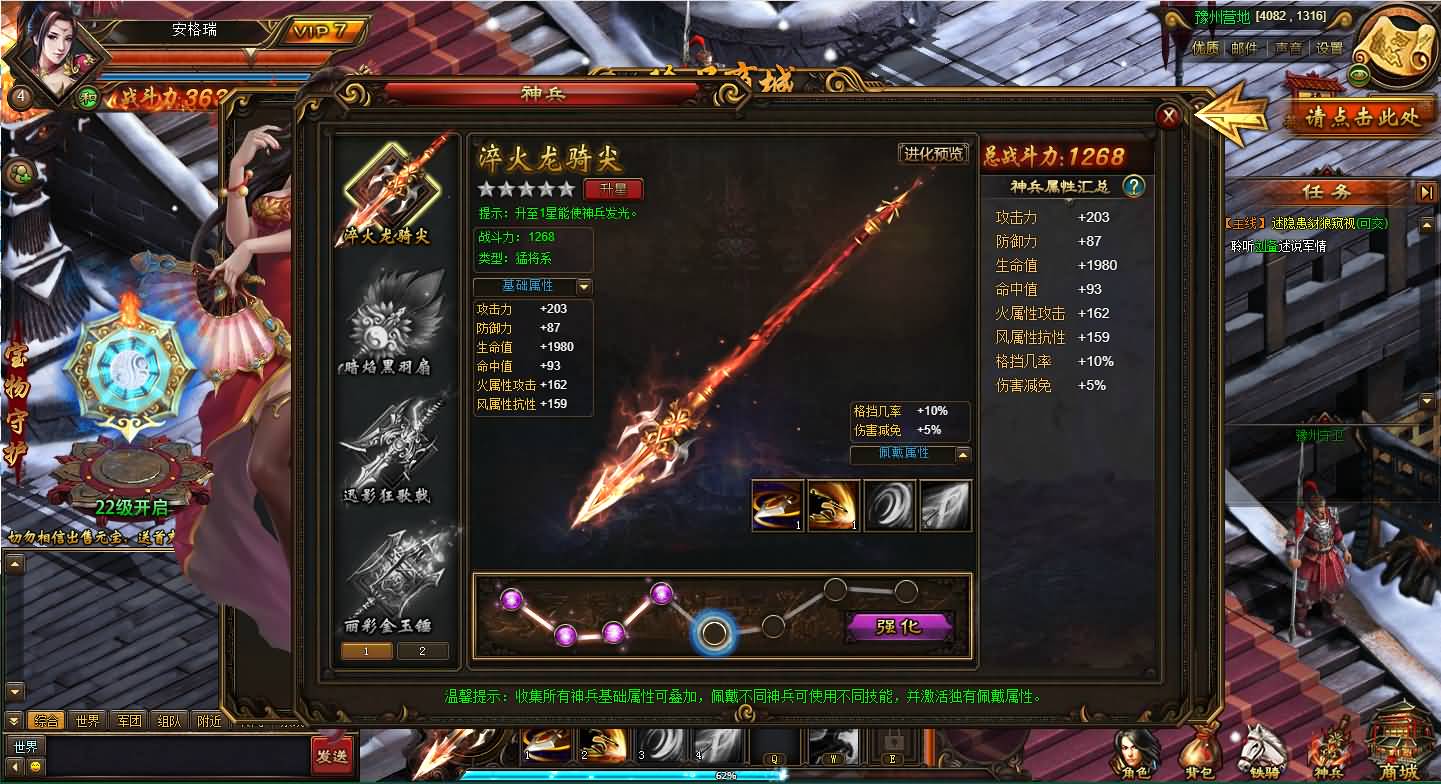The image size is (1441, 784).
Task: Expand the 基础属性 attributes dropdown
Action: coord(582,286)
